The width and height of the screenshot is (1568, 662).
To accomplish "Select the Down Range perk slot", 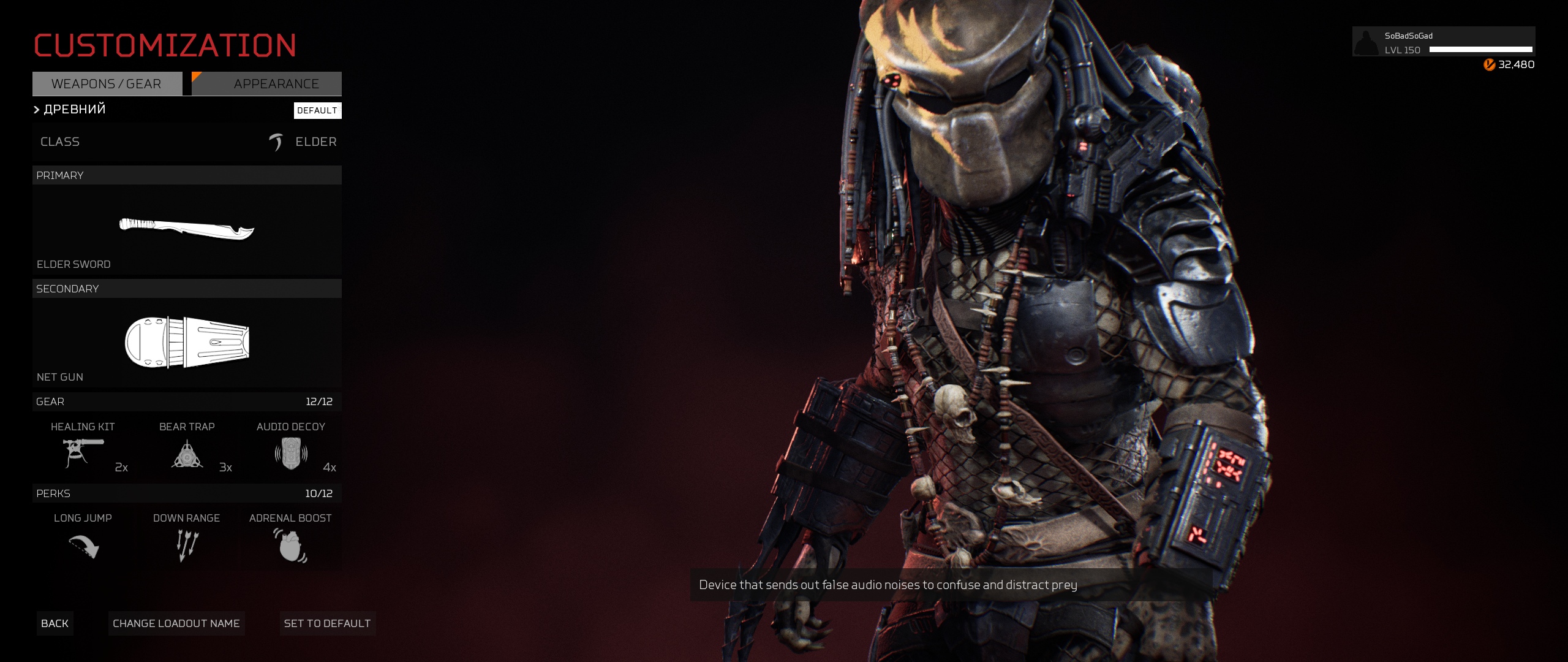I will click(187, 539).
